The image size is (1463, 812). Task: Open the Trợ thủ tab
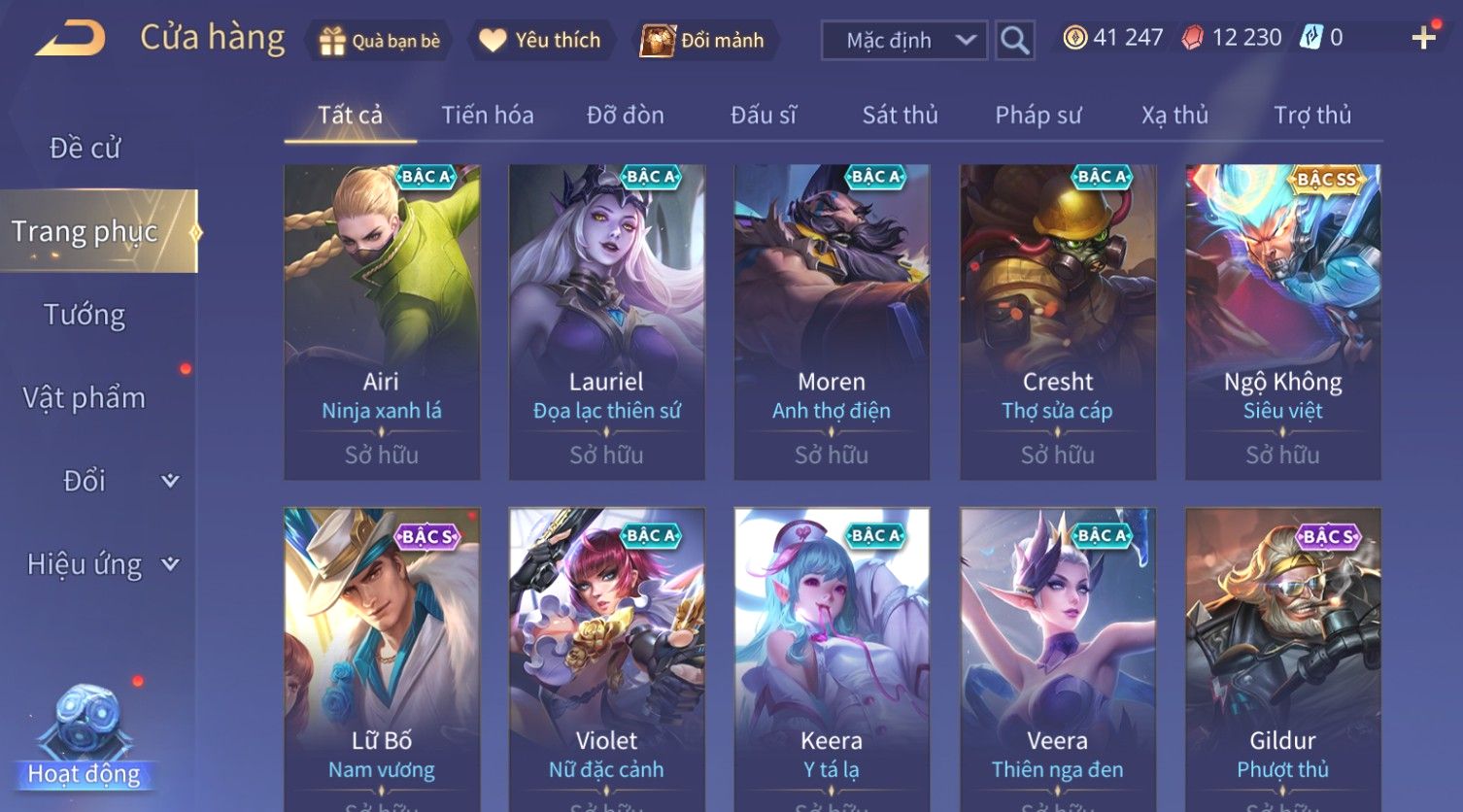[x=1311, y=116]
